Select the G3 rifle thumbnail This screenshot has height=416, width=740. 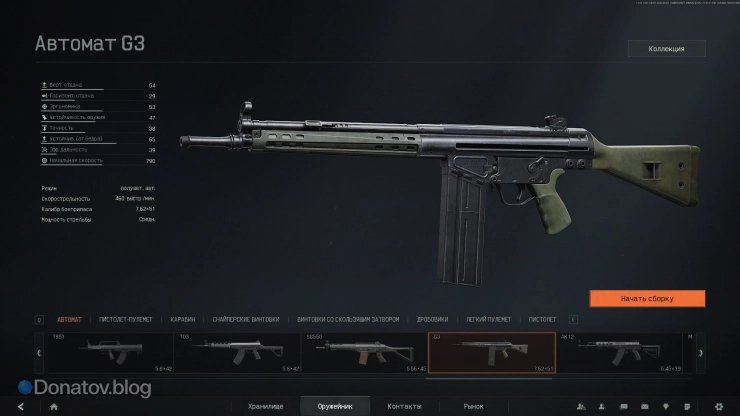click(x=491, y=353)
